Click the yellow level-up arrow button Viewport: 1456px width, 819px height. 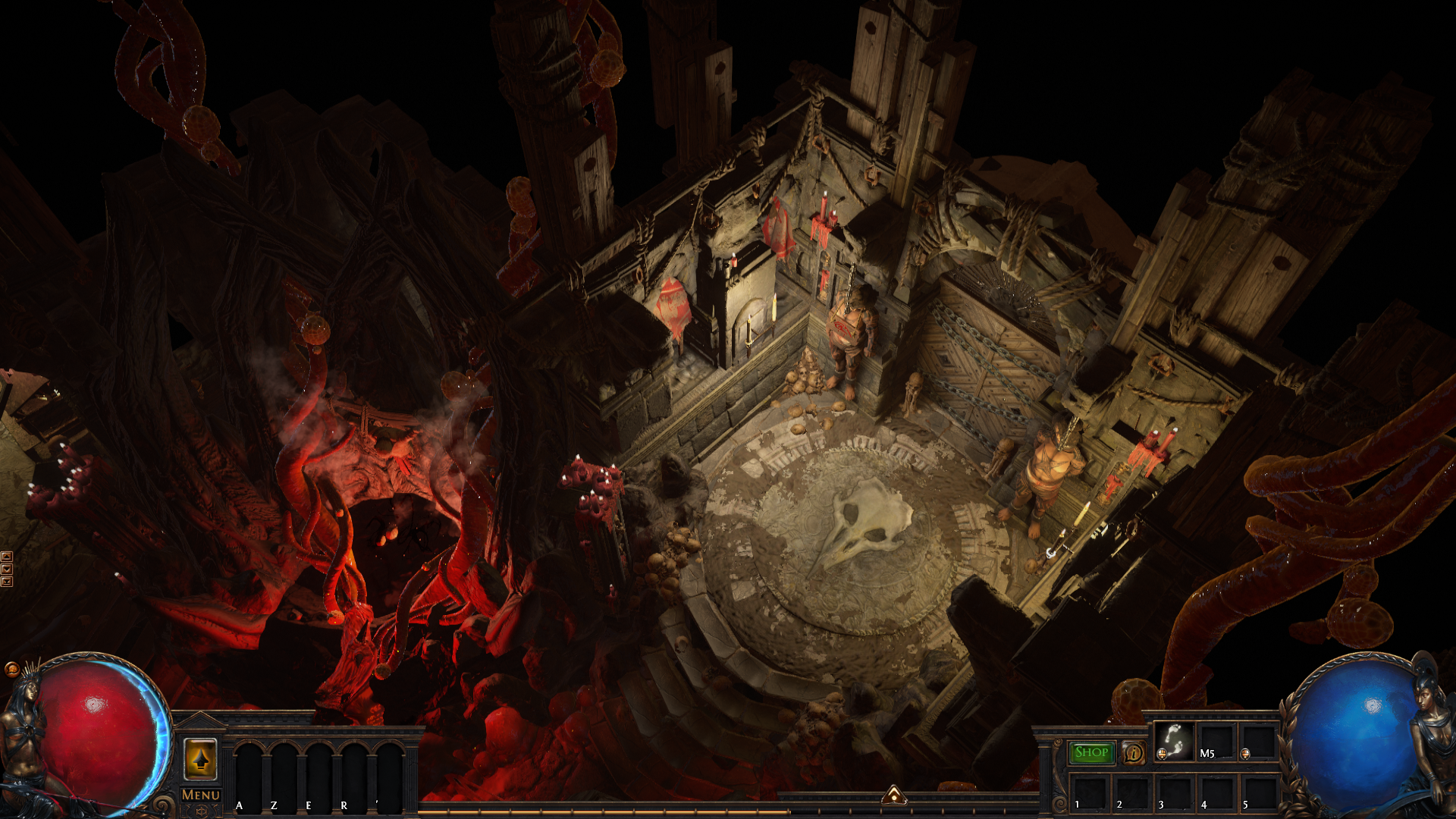[200, 759]
